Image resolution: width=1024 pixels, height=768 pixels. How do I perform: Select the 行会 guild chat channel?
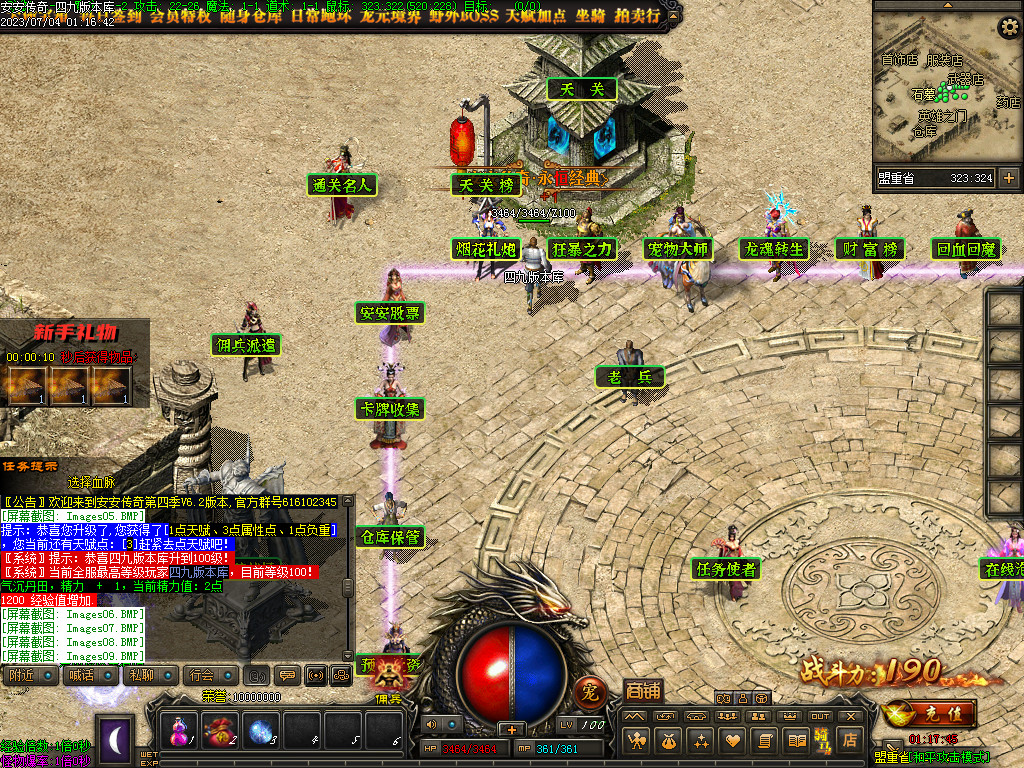202,675
